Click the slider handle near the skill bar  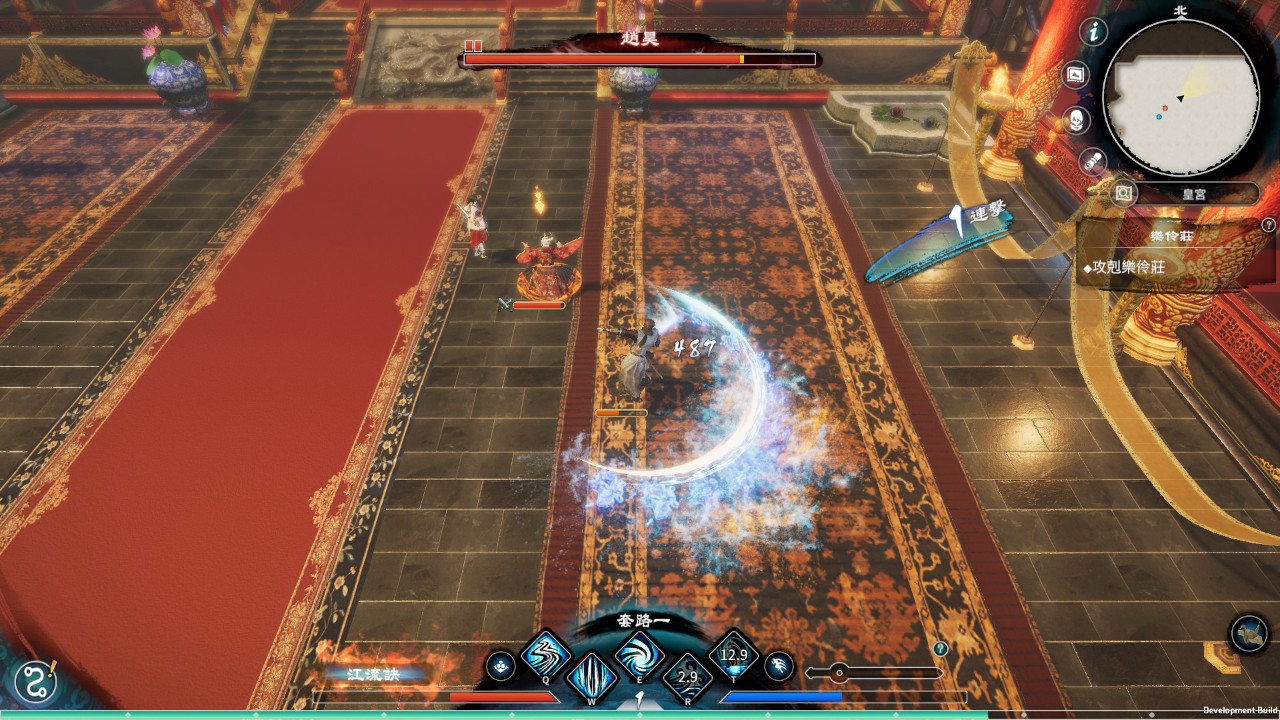(x=840, y=673)
